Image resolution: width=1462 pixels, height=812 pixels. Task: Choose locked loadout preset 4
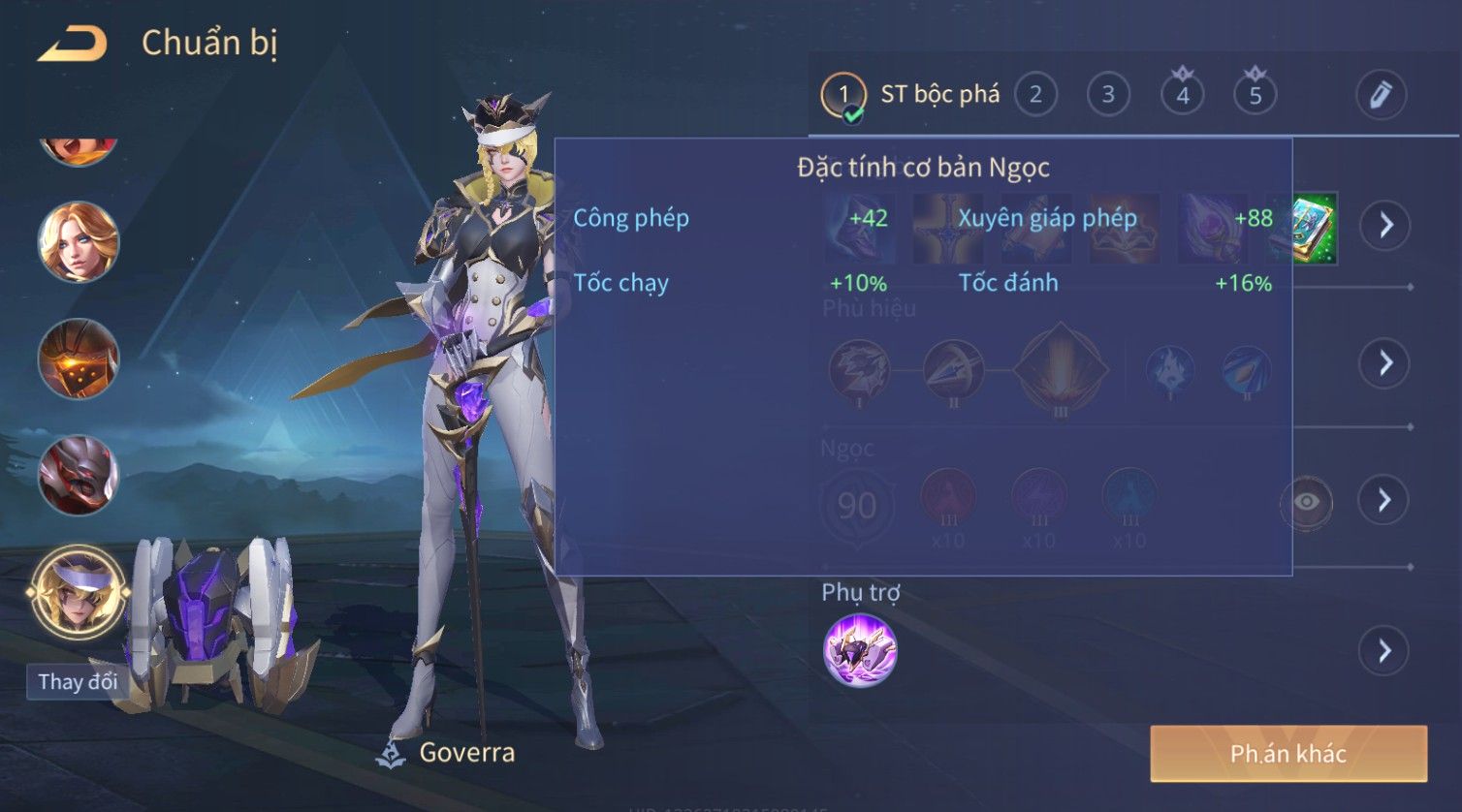click(1182, 95)
